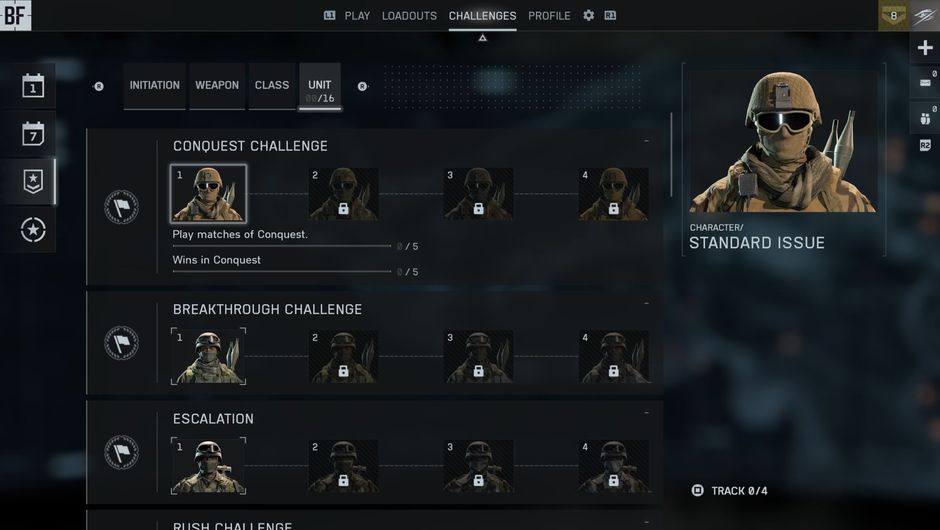Screen dimensions: 940x530
Task: Show the Class challenges tab
Action: coord(272,86)
